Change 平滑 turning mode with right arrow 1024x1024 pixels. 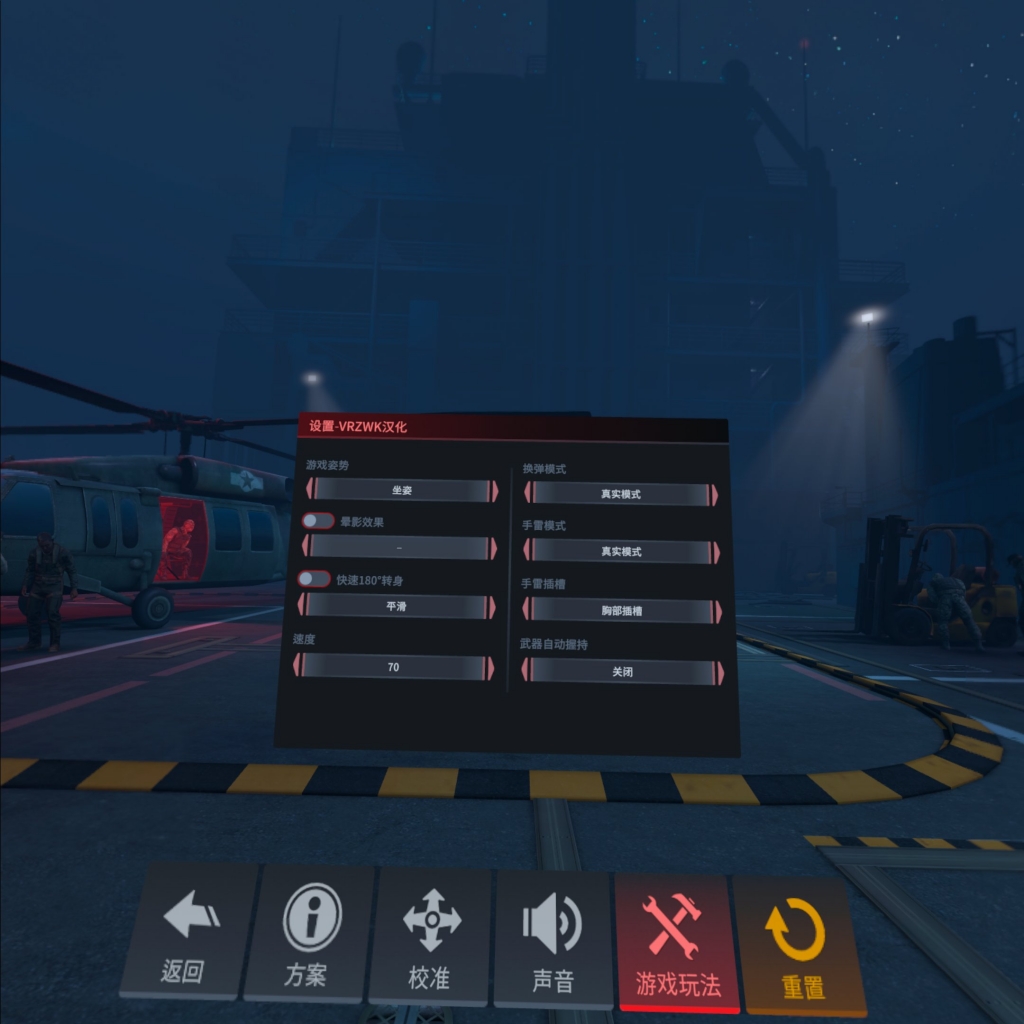click(492, 607)
